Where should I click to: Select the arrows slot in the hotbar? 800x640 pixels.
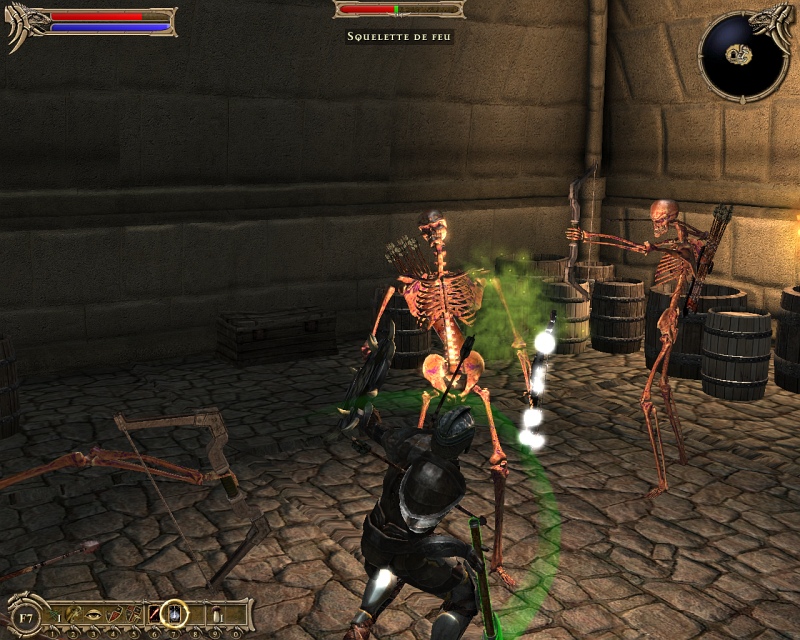tap(54, 612)
